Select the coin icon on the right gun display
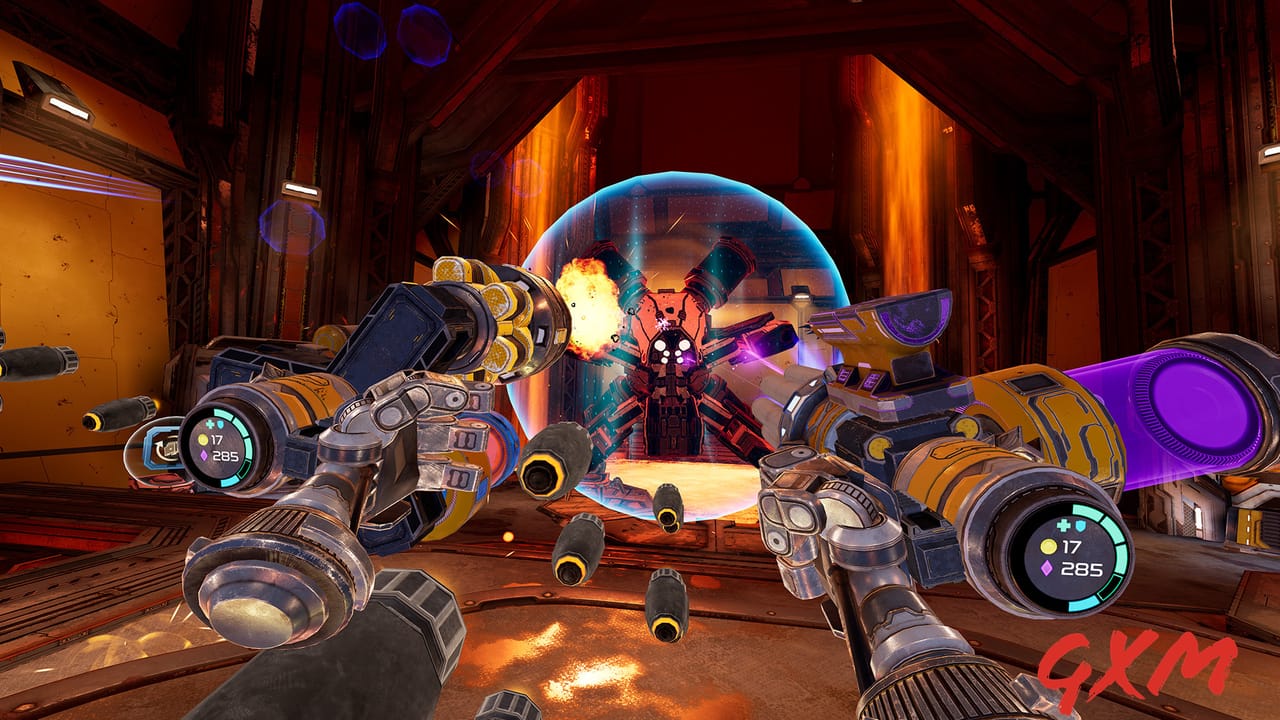 pos(1048,546)
